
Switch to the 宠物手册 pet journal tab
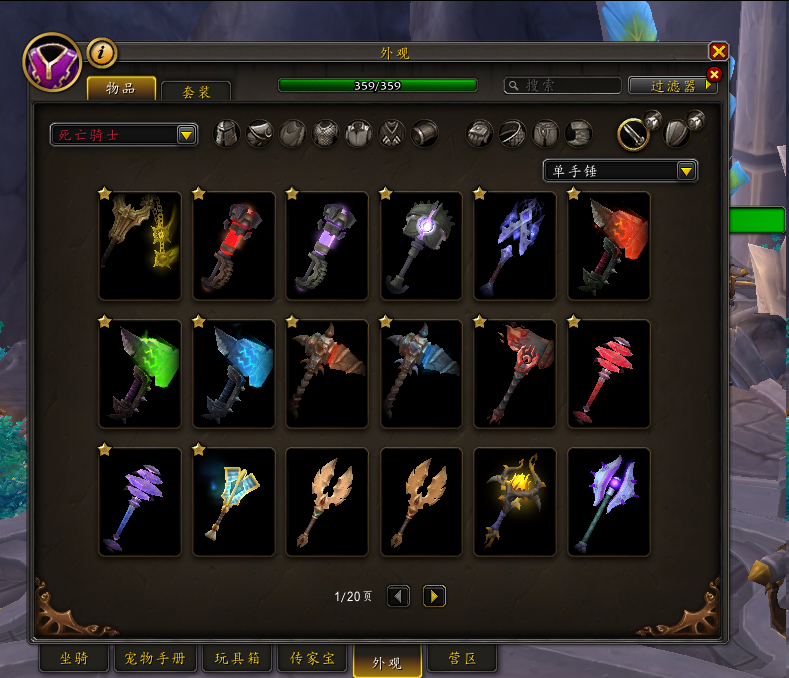(156, 659)
